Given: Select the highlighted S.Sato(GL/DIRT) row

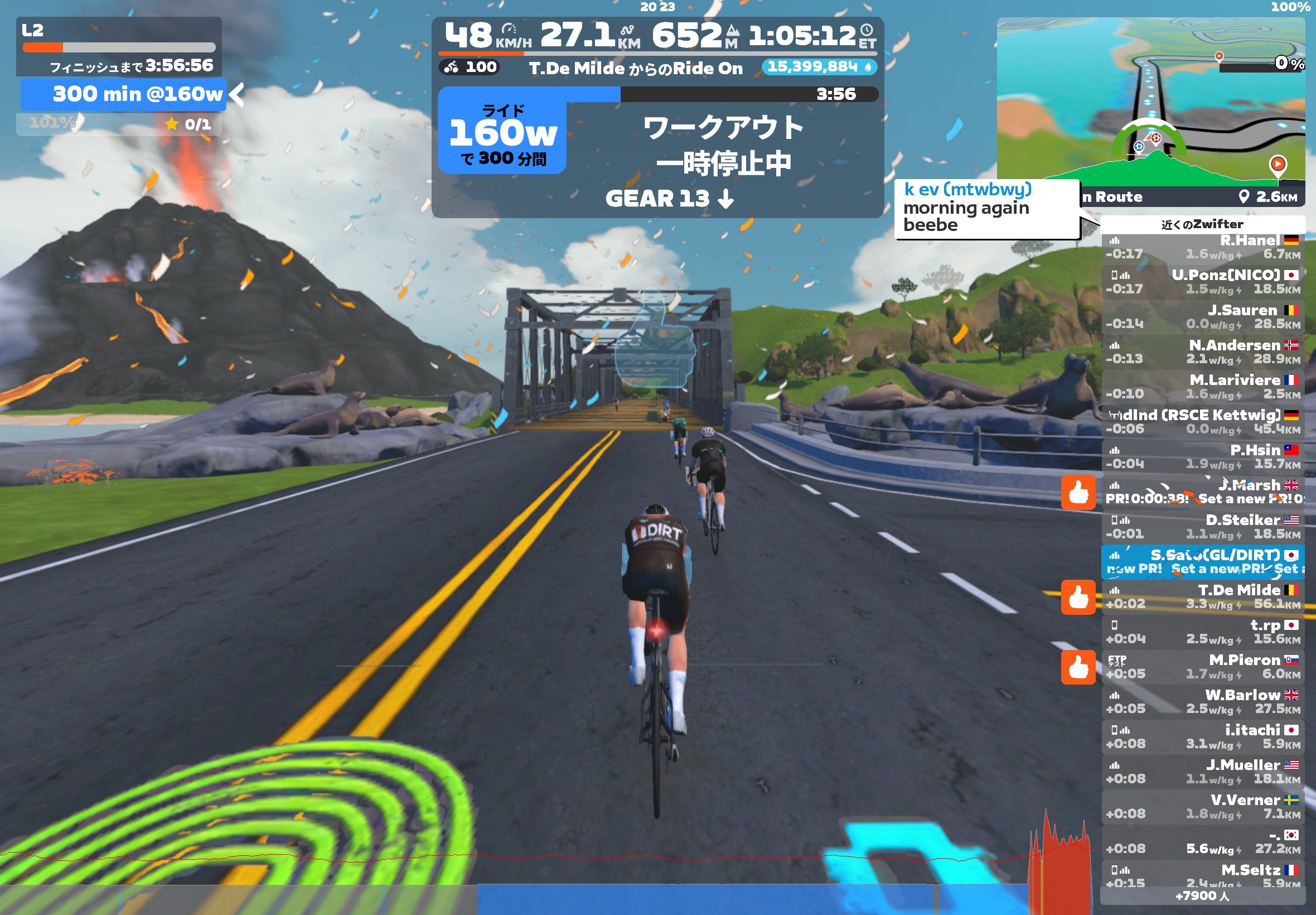Looking at the screenshot, I should click(1202, 562).
